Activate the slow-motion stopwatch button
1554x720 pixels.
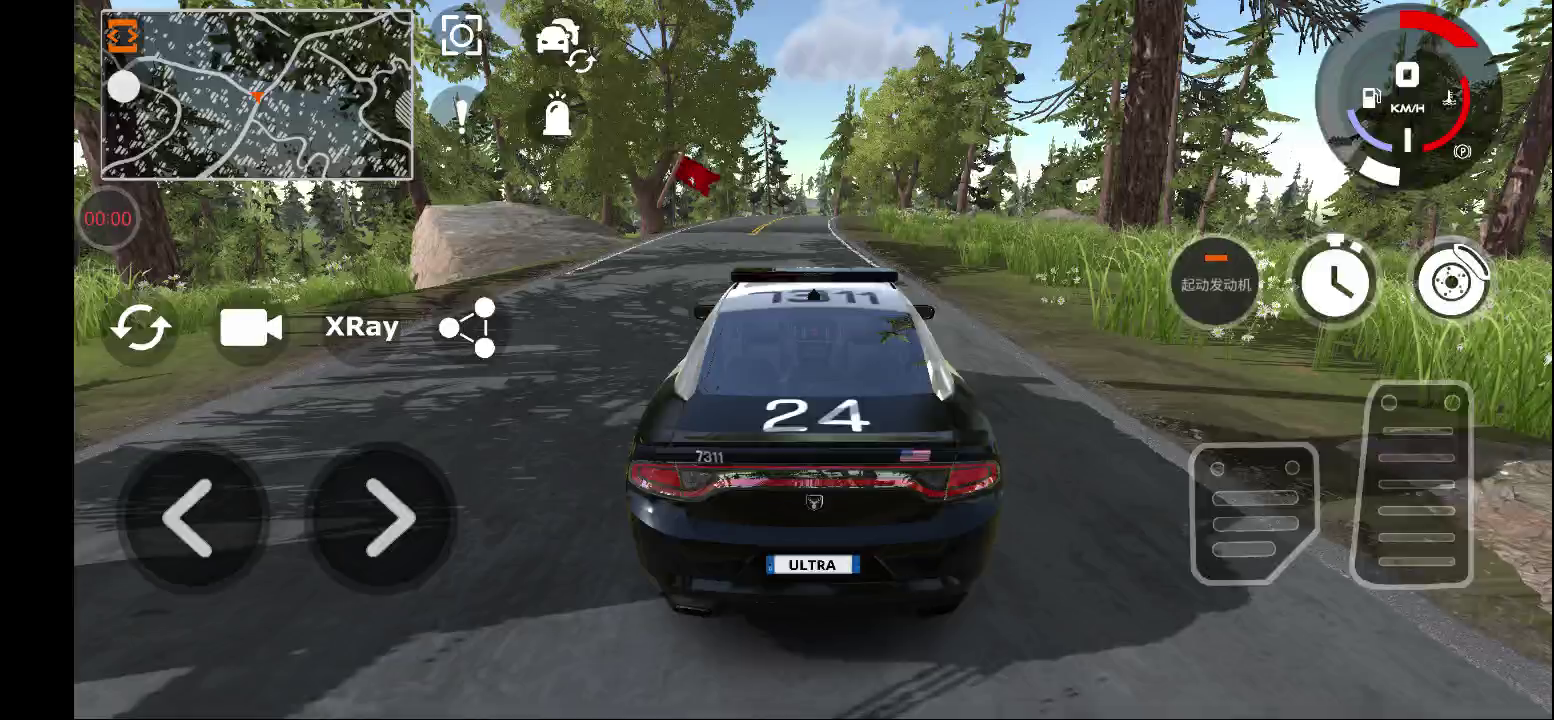(x=1334, y=281)
